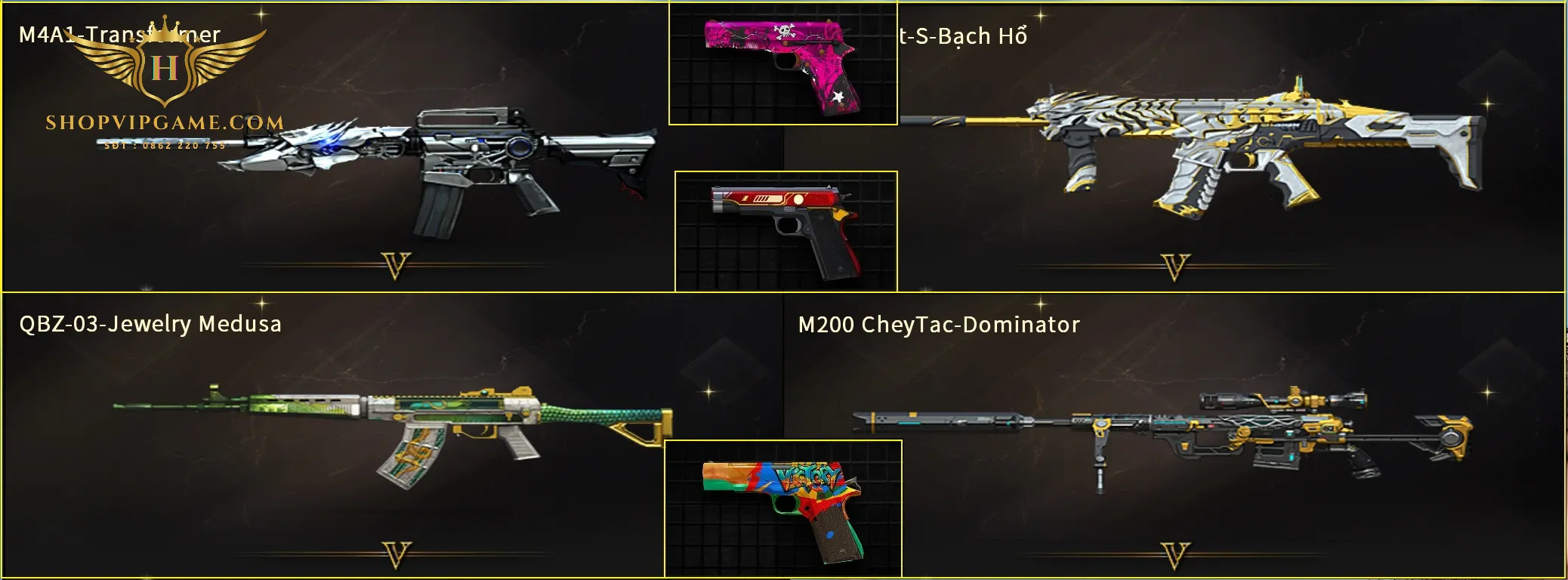
Task: Select the pink skull pistol thumbnail
Action: pos(782,63)
